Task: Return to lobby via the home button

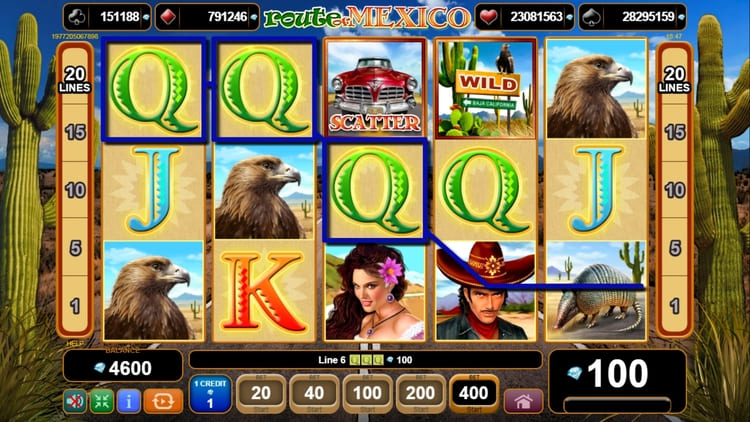Action: pos(523,401)
